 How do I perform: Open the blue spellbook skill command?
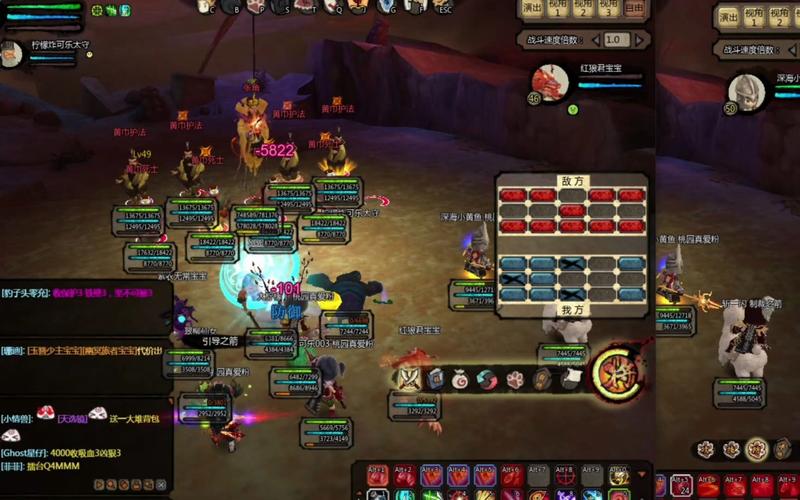point(436,378)
